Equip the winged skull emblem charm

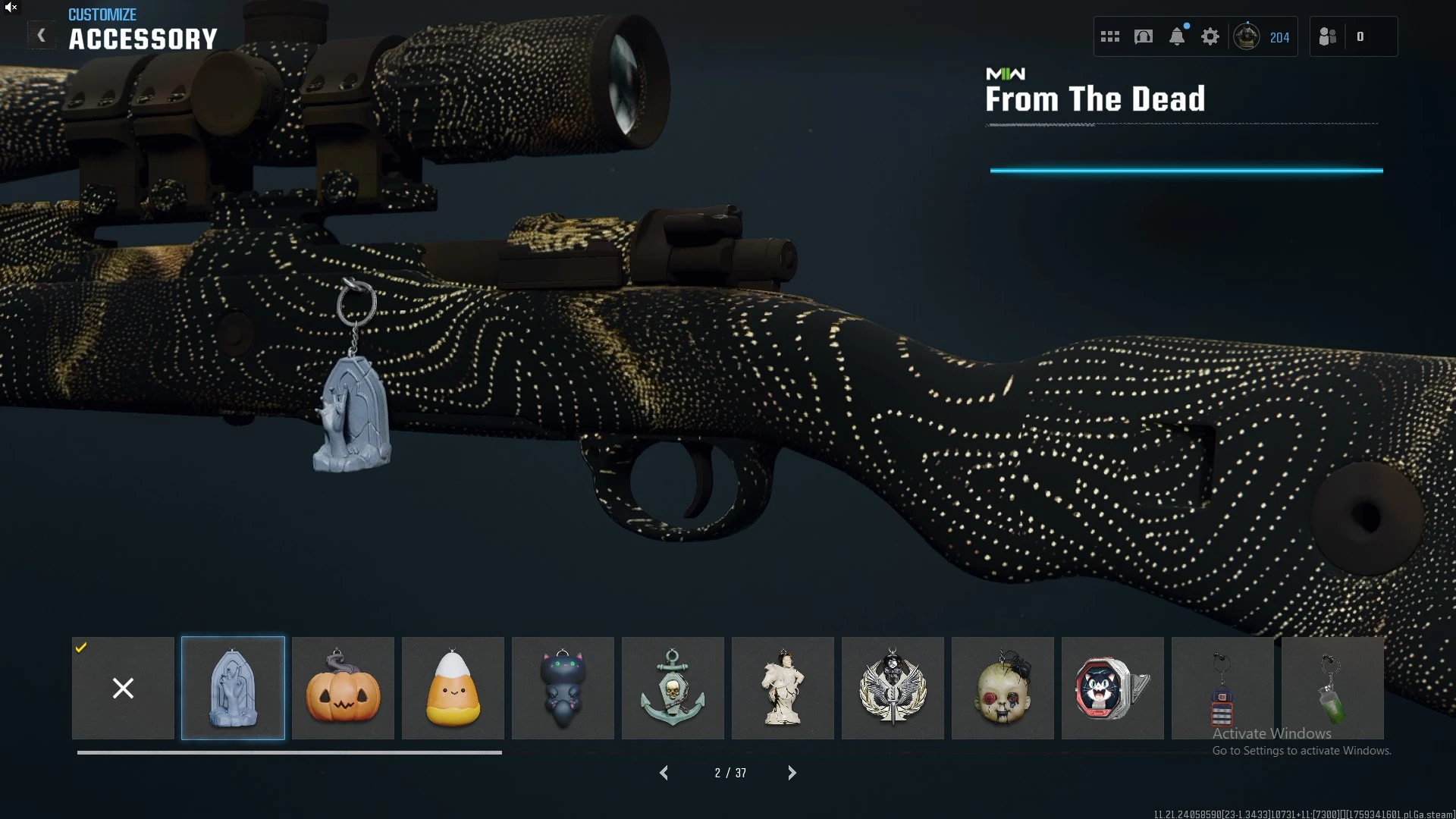893,688
